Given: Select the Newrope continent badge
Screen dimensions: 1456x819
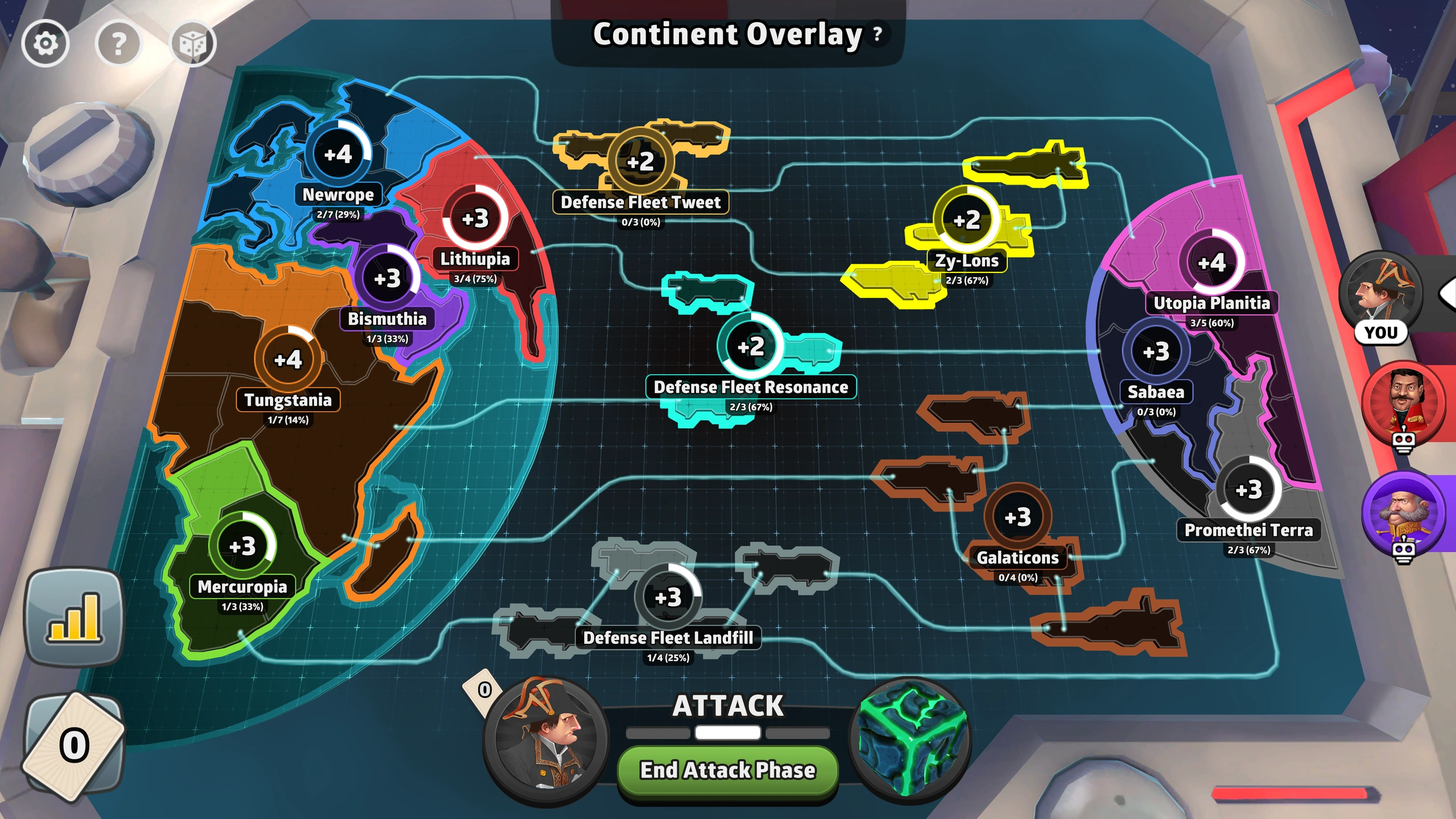Looking at the screenshot, I should point(338,154).
